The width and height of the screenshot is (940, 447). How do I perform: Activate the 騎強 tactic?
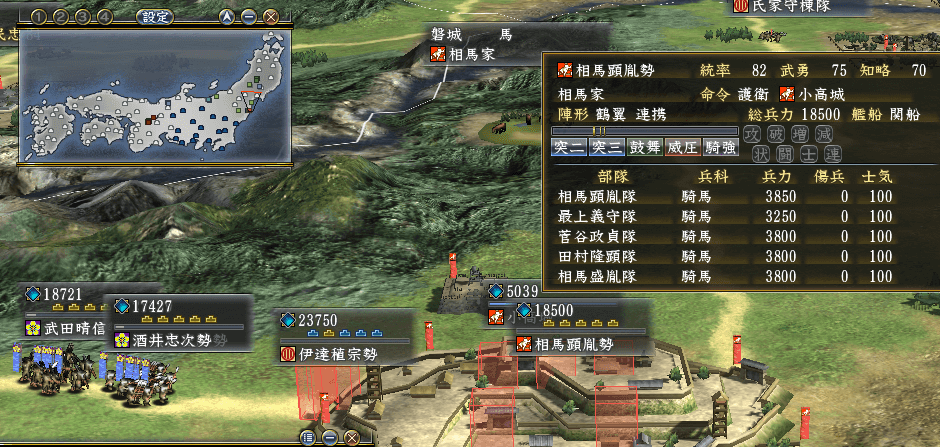tap(720, 148)
